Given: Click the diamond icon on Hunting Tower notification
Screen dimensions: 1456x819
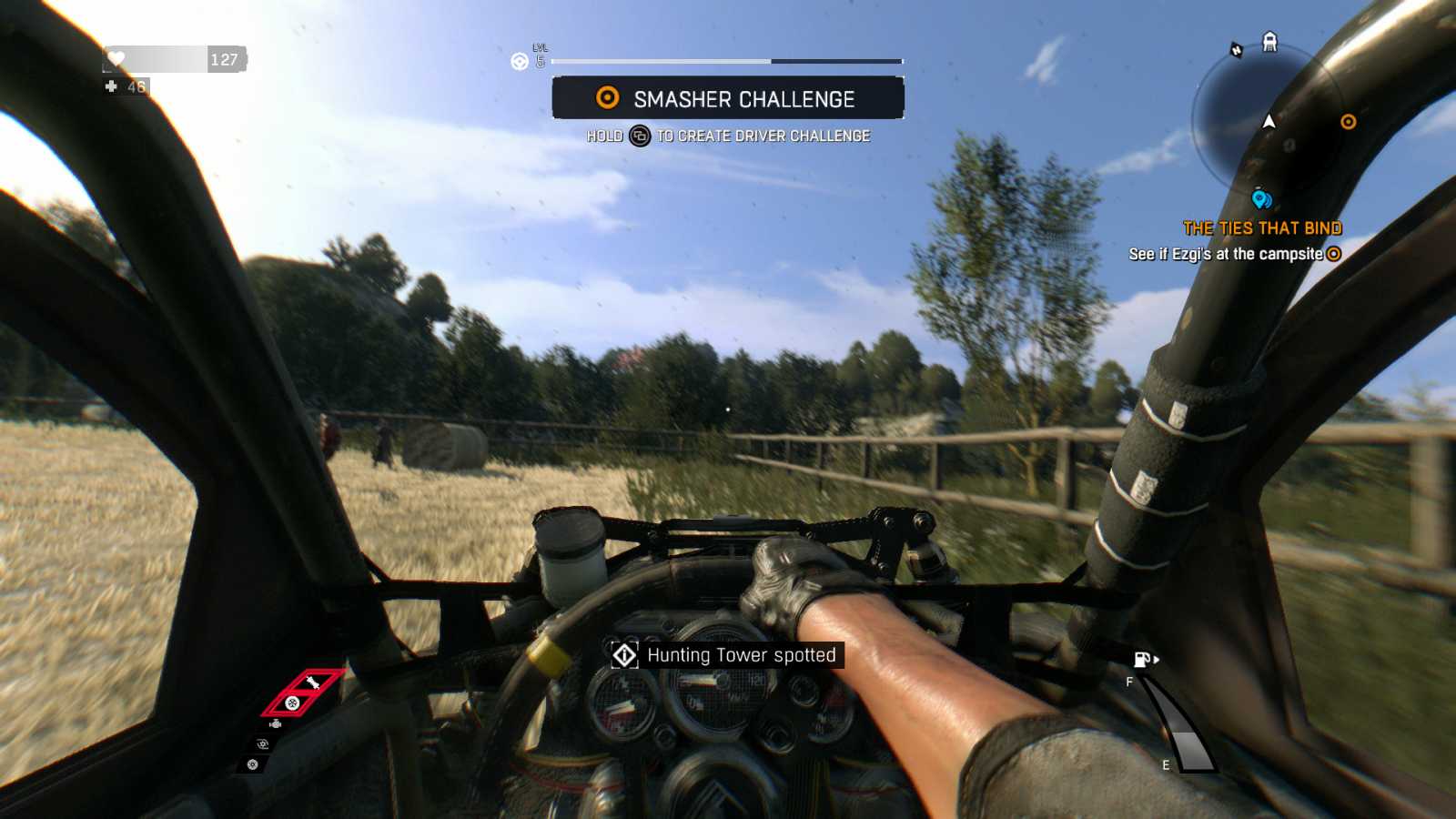Looking at the screenshot, I should pos(625,654).
